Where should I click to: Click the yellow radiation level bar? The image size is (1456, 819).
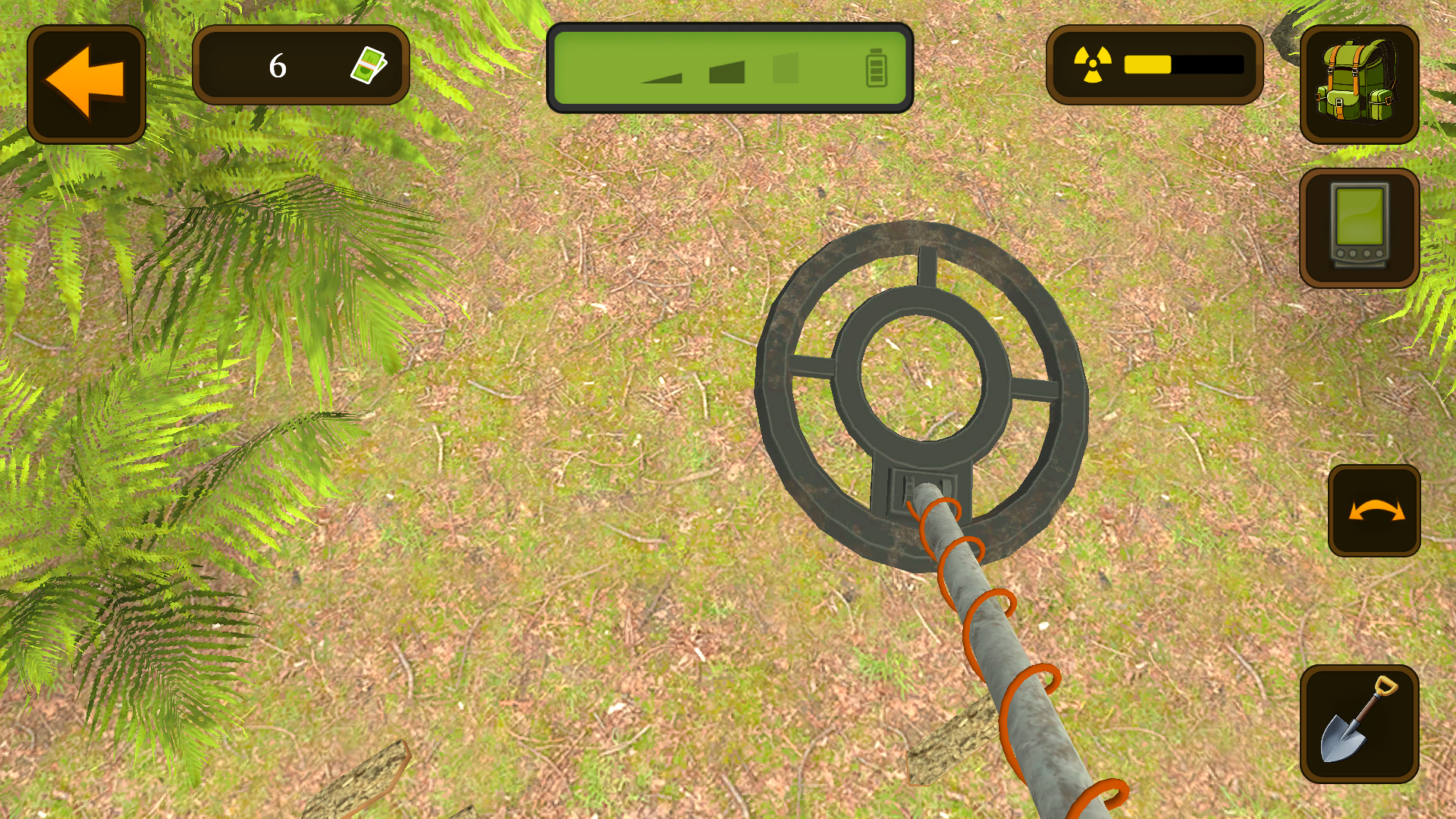(x=1147, y=62)
